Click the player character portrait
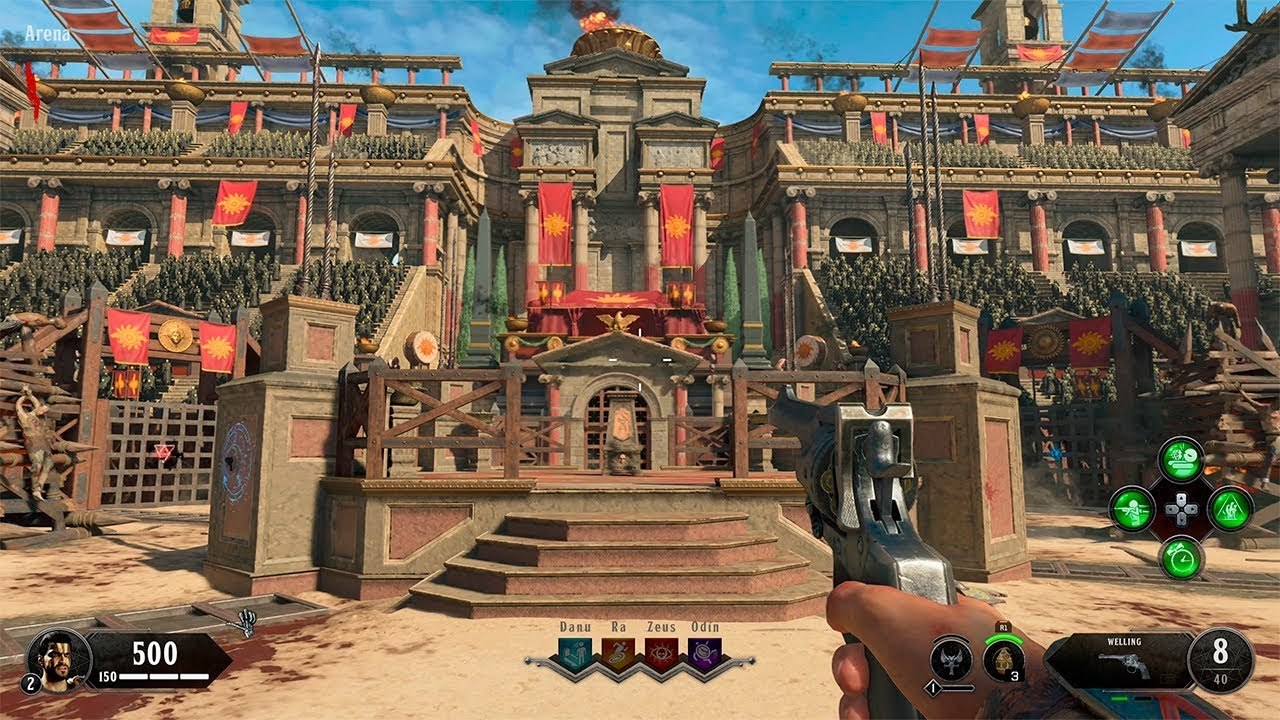This screenshot has height=720, width=1280. [59, 659]
